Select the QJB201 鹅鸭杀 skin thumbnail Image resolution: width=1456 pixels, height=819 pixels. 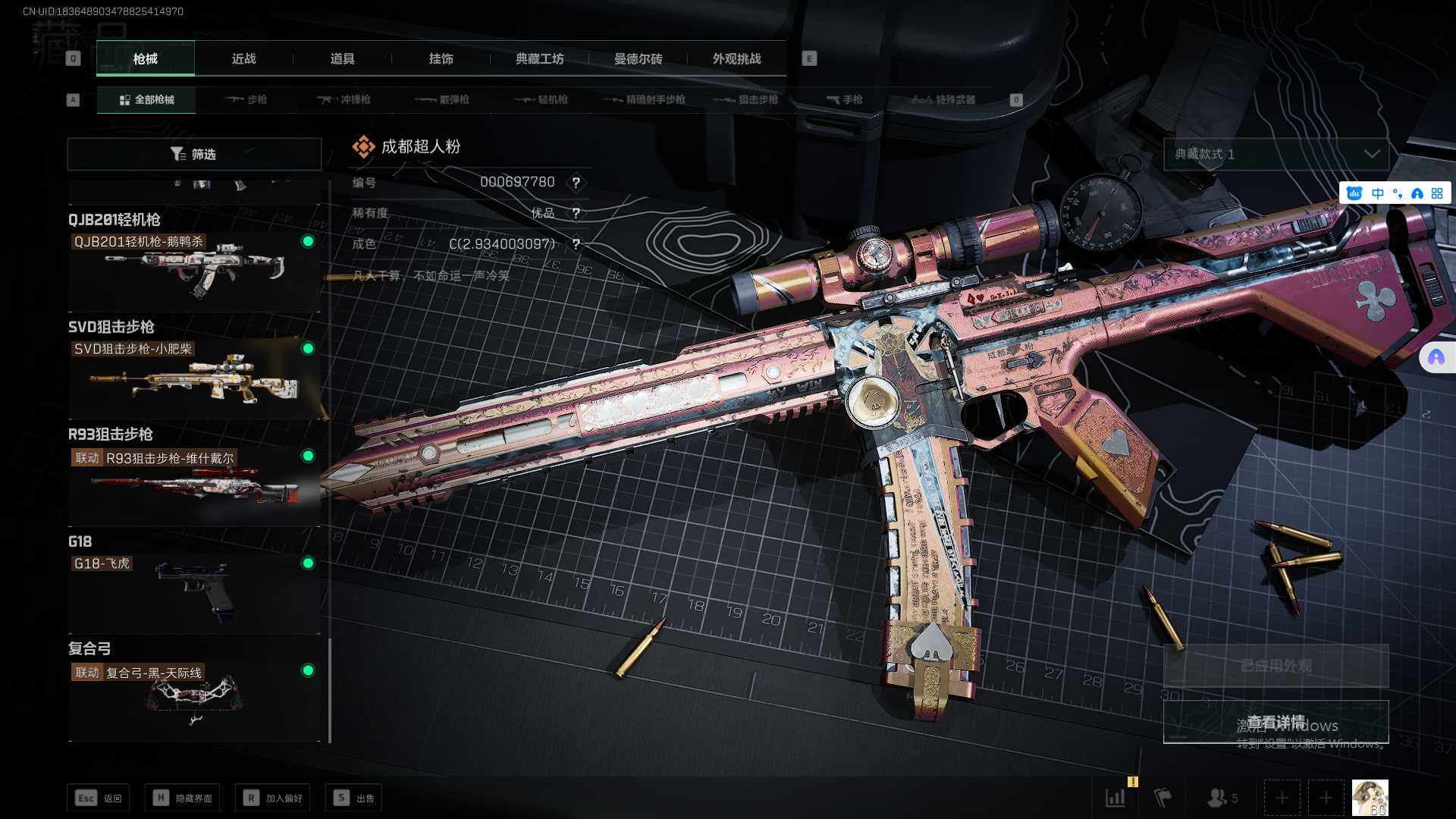(194, 269)
